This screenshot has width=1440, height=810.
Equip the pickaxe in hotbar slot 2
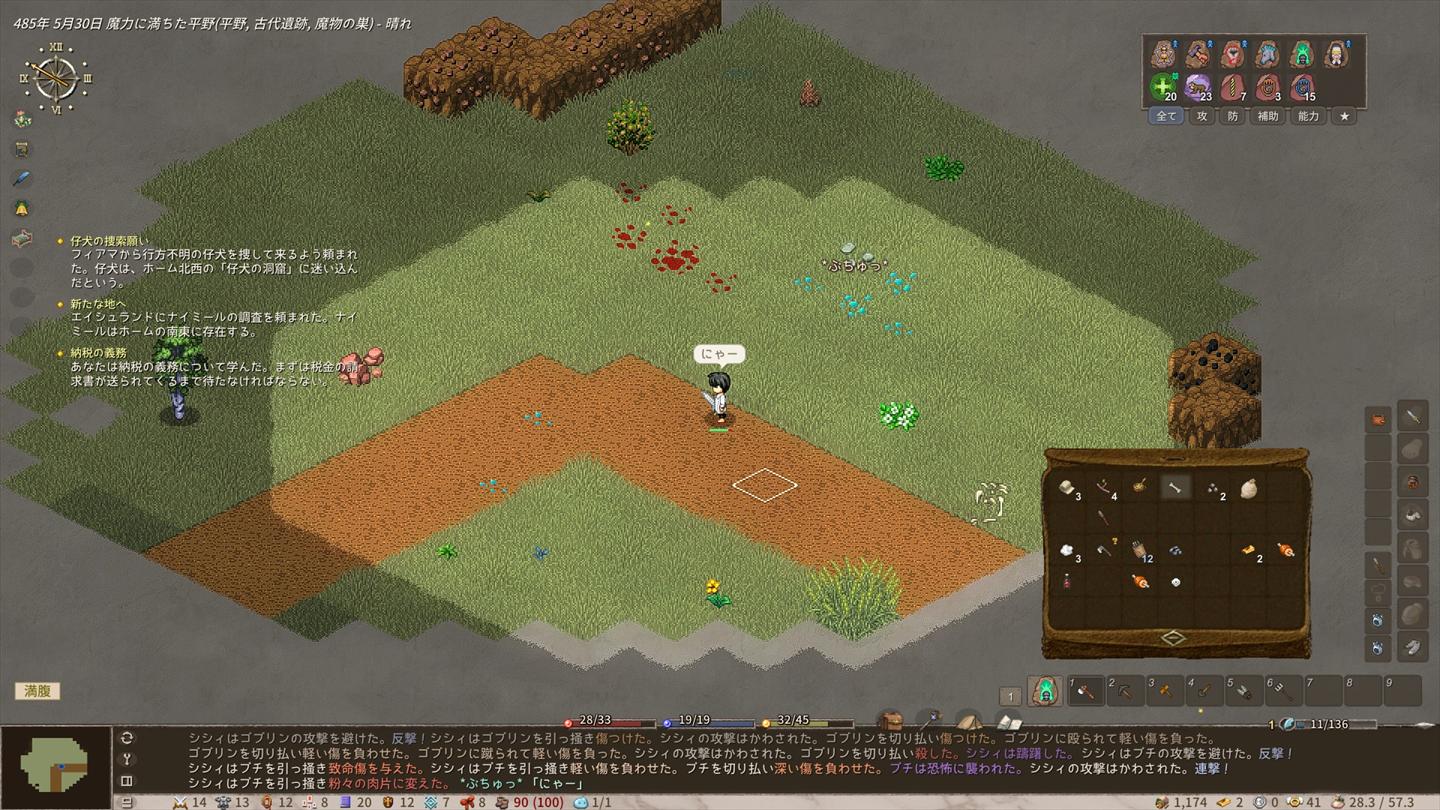click(x=1126, y=691)
